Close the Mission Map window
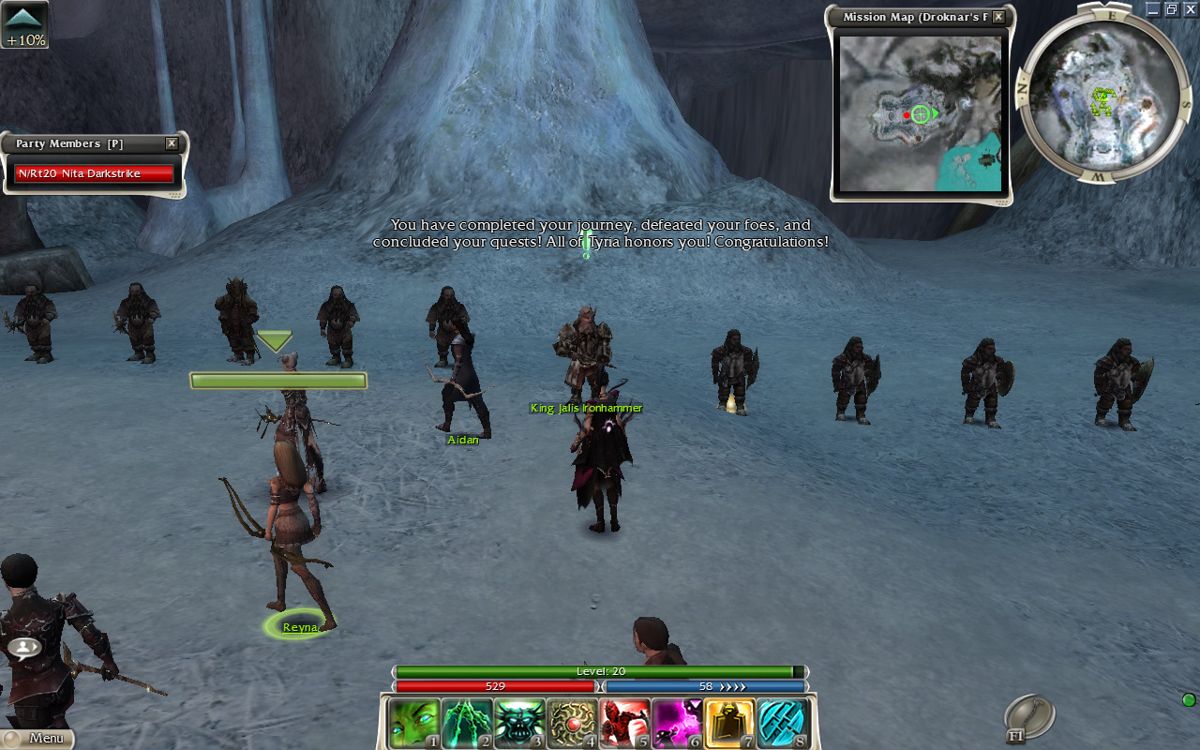The height and width of the screenshot is (750, 1200). pyautogui.click(x=998, y=17)
